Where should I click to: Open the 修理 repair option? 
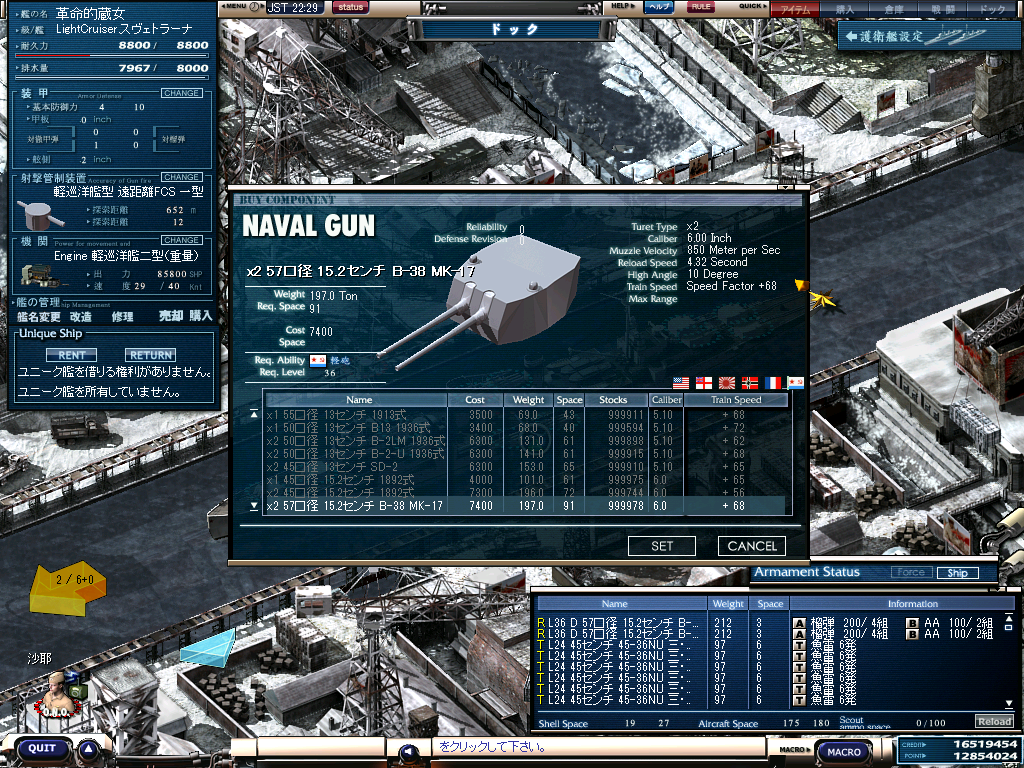122,316
